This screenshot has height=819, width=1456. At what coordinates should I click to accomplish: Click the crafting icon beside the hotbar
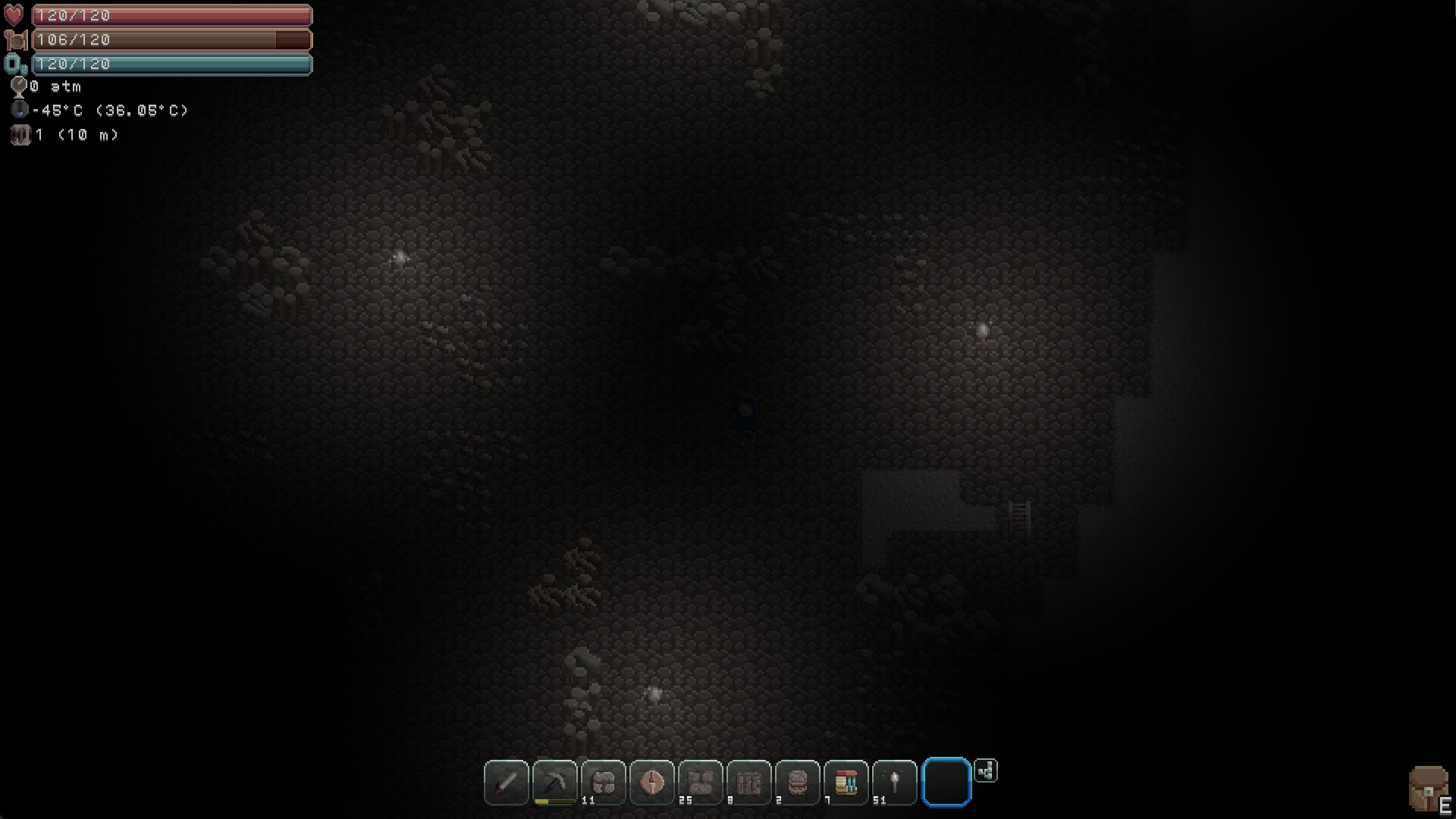[986, 770]
